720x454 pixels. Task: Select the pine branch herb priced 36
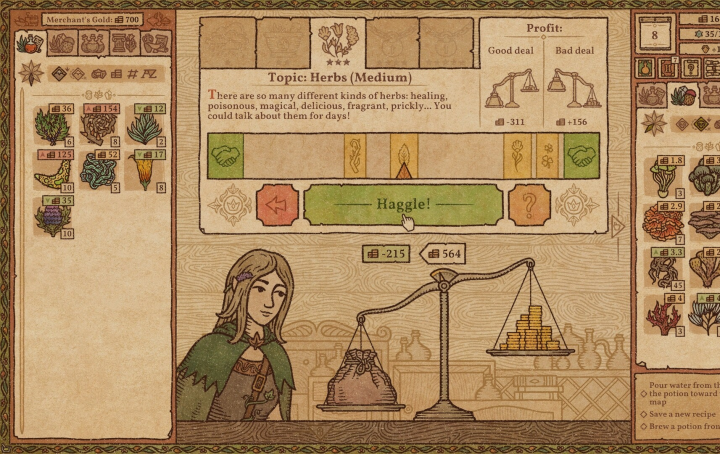coord(52,127)
